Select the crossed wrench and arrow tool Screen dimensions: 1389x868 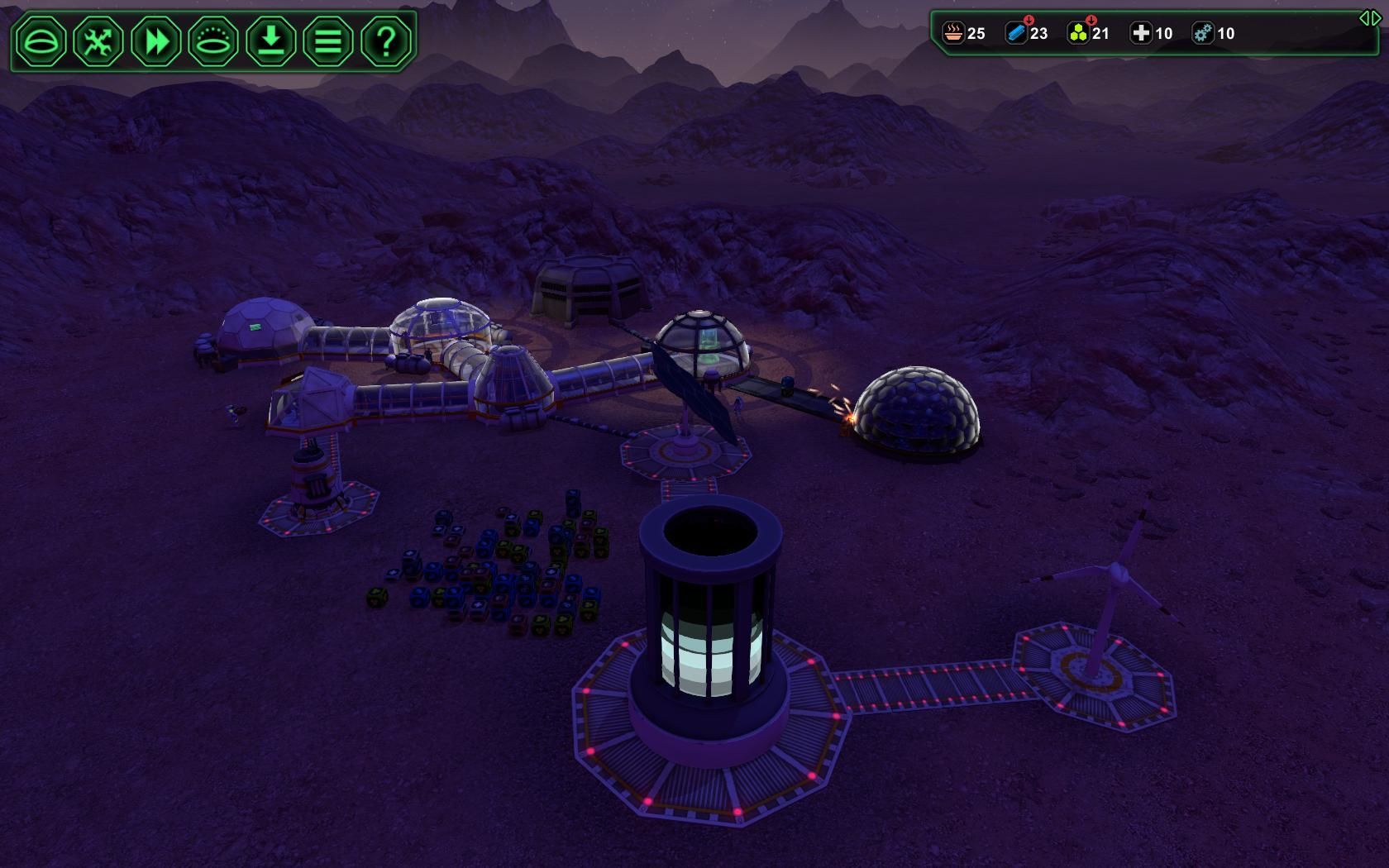pos(98,41)
